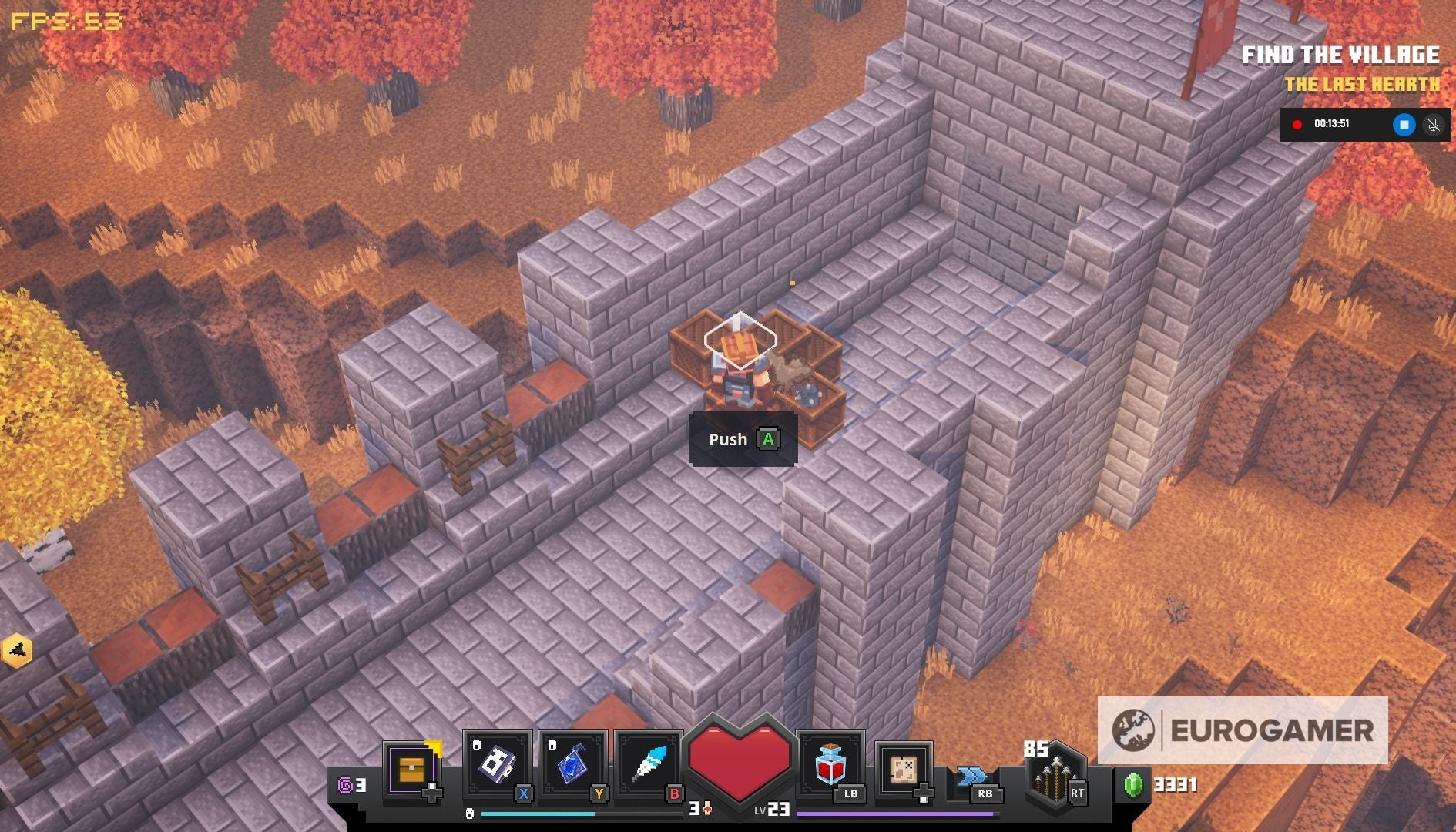Fire arrows from the quiver icon

tap(1054, 775)
